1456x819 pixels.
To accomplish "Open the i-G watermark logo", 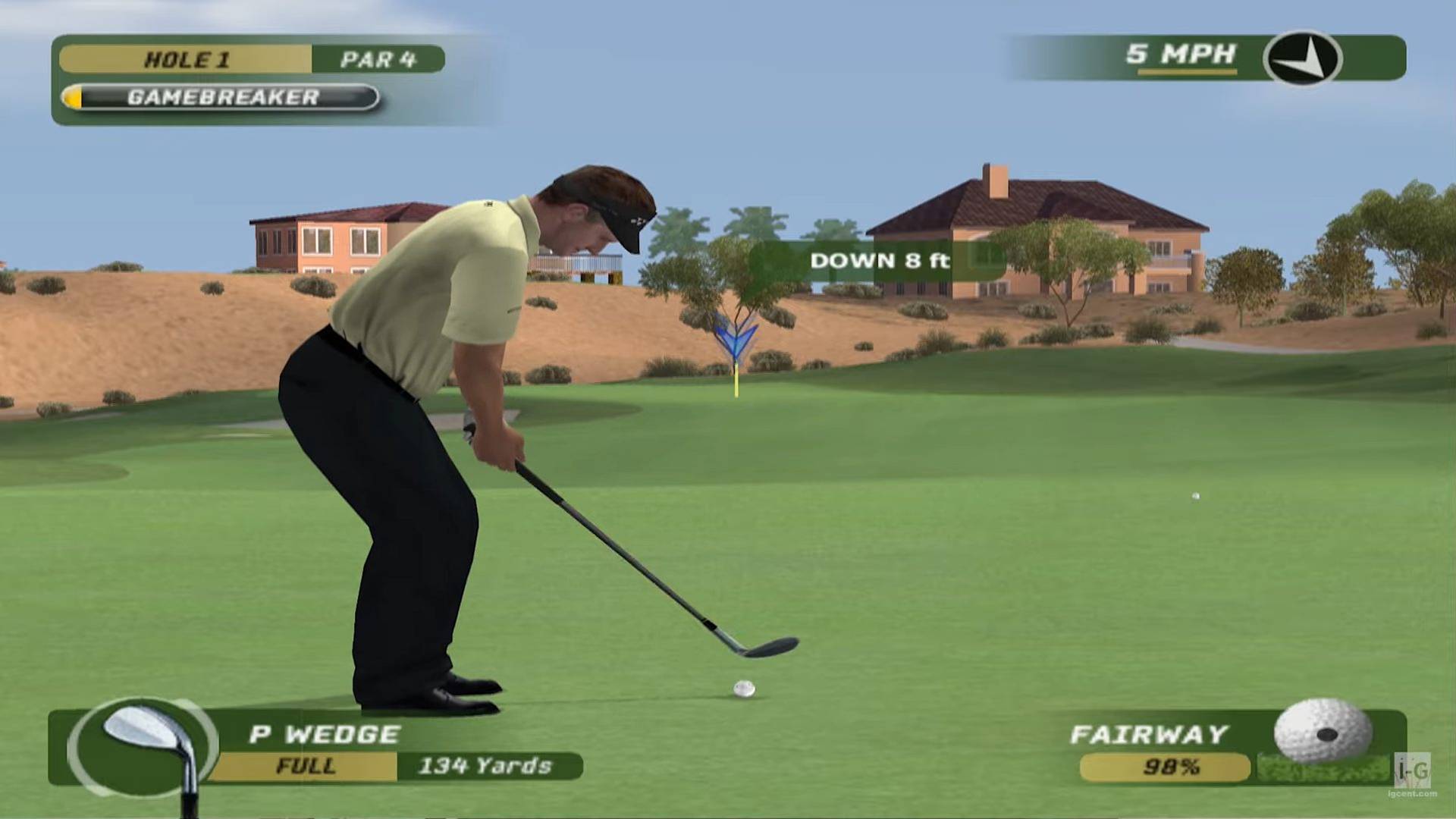I will 1413,770.
